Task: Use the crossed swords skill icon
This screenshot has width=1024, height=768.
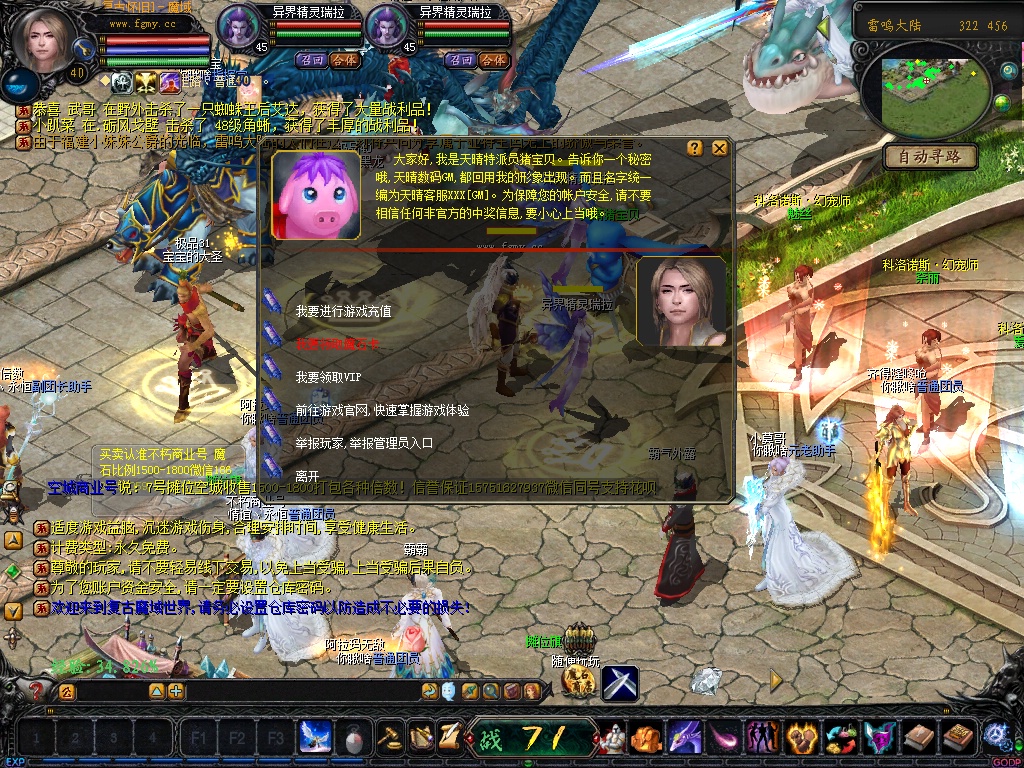Action: pos(620,683)
